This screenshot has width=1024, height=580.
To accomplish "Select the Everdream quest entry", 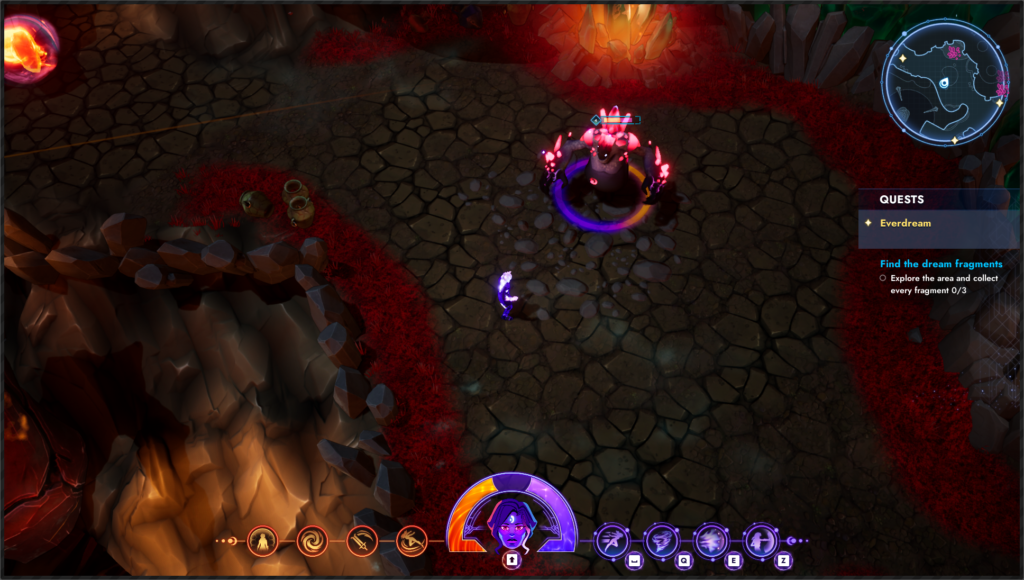I will click(x=904, y=223).
